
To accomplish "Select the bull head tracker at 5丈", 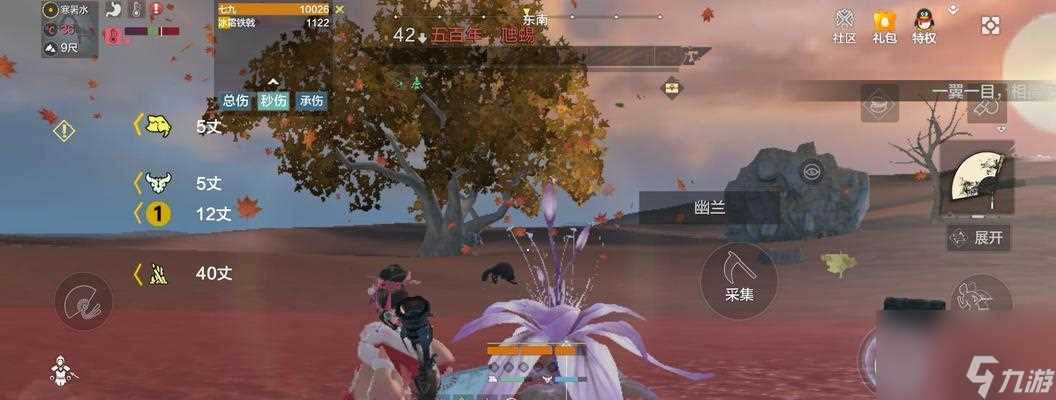I will click(x=157, y=182).
